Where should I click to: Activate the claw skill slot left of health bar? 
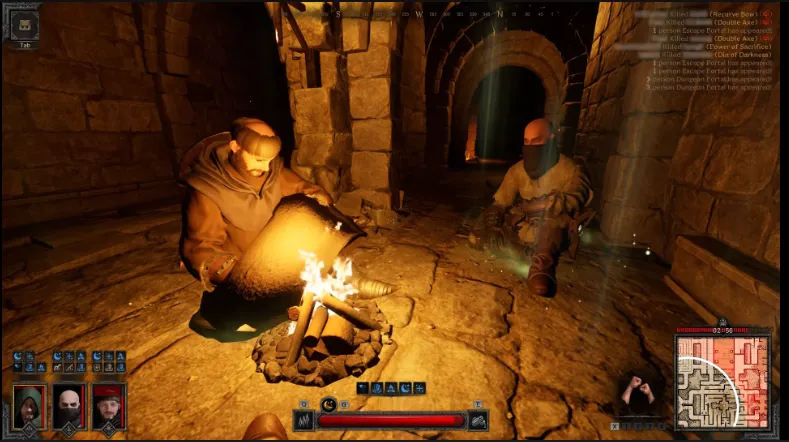click(303, 420)
